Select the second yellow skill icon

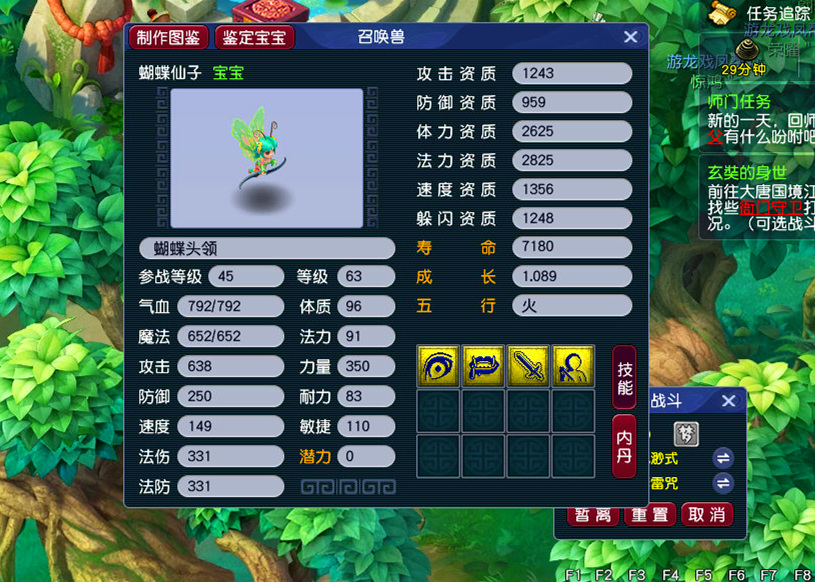point(483,366)
